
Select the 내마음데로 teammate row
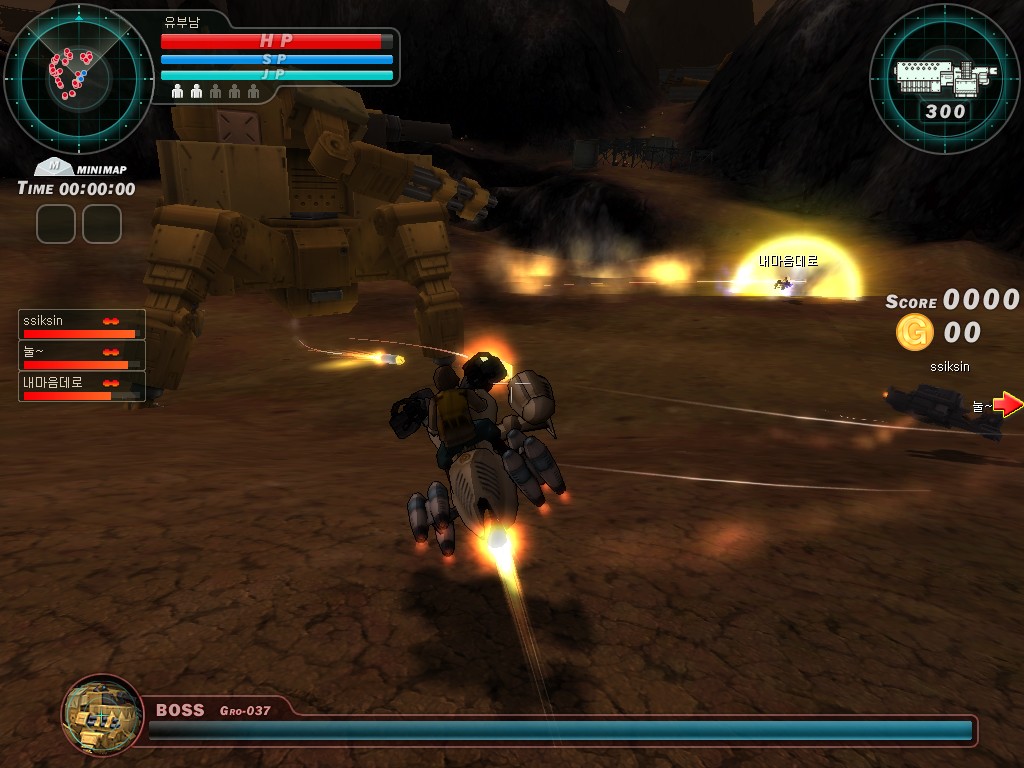(82, 387)
